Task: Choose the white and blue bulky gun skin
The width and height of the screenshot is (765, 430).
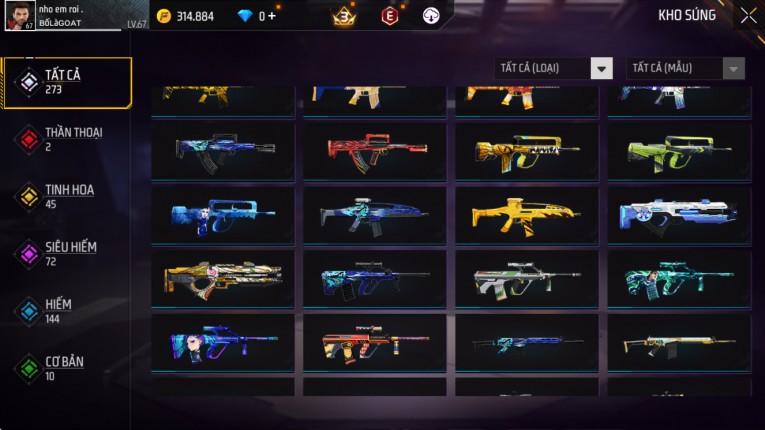Action: (679, 214)
